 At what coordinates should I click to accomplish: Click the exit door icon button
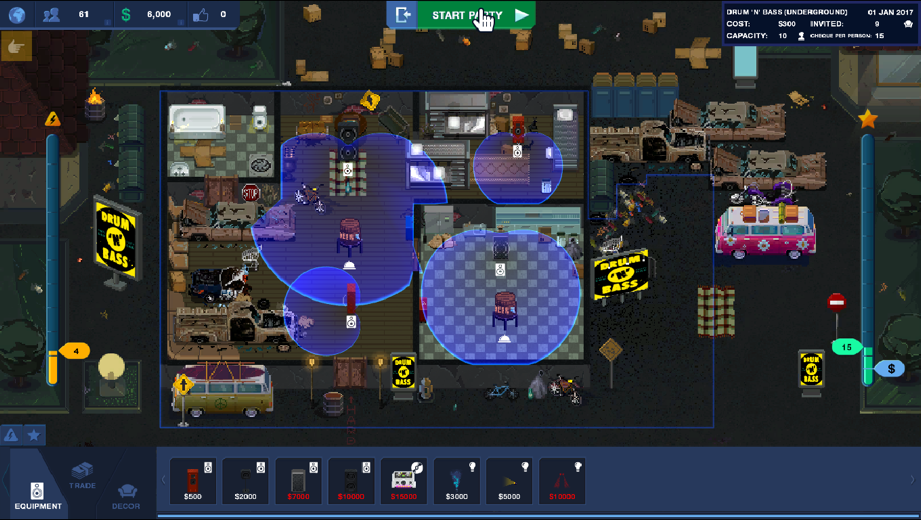[403, 15]
